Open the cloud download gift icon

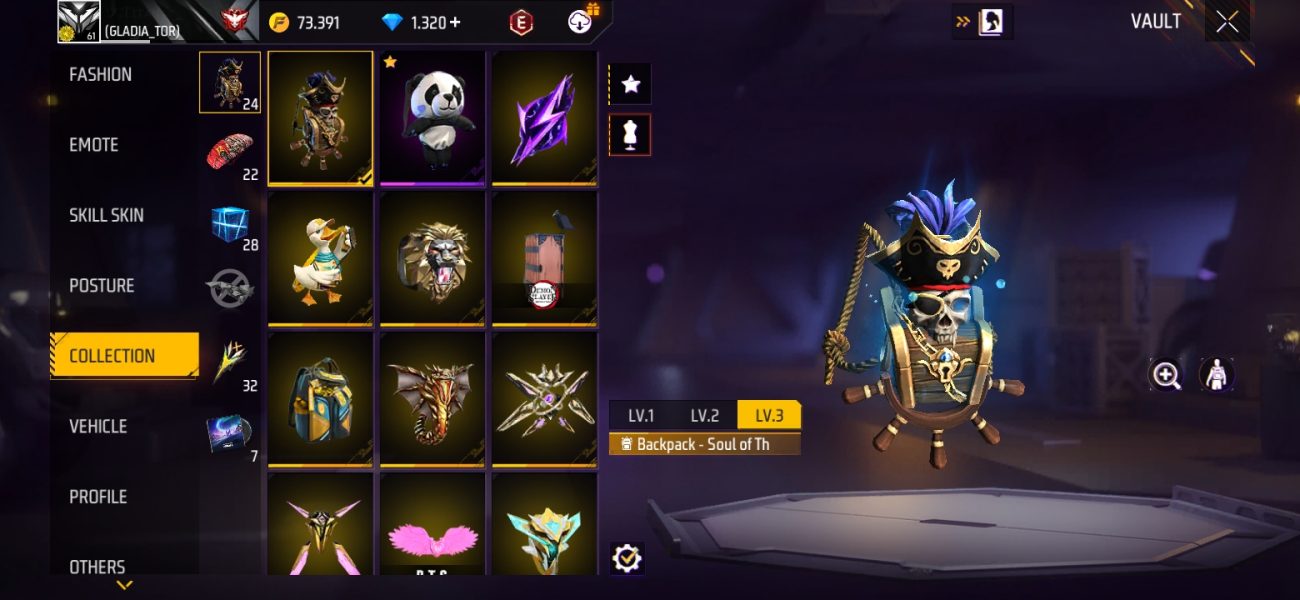[x=582, y=21]
